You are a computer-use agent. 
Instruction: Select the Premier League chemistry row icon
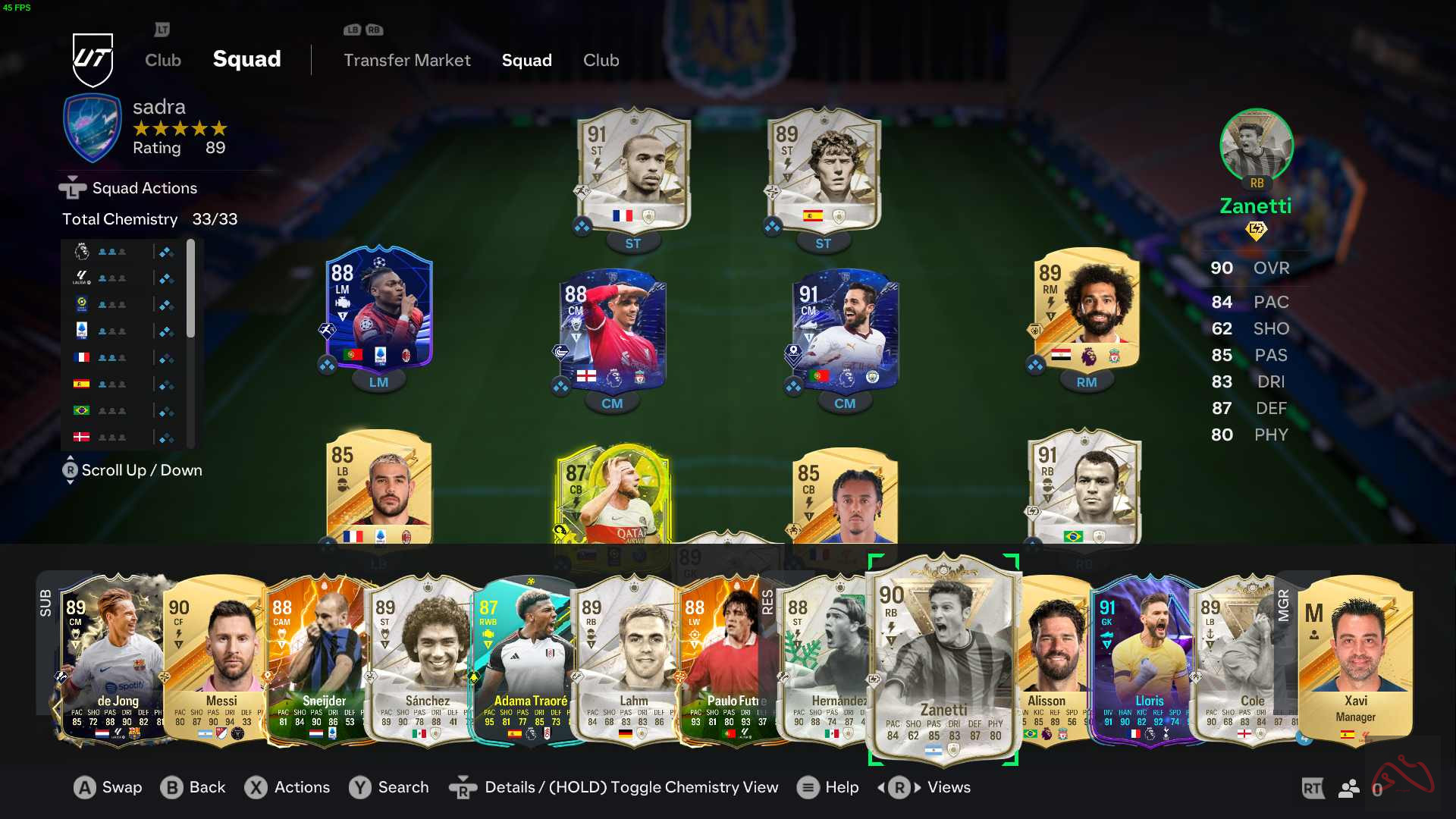[x=81, y=251]
